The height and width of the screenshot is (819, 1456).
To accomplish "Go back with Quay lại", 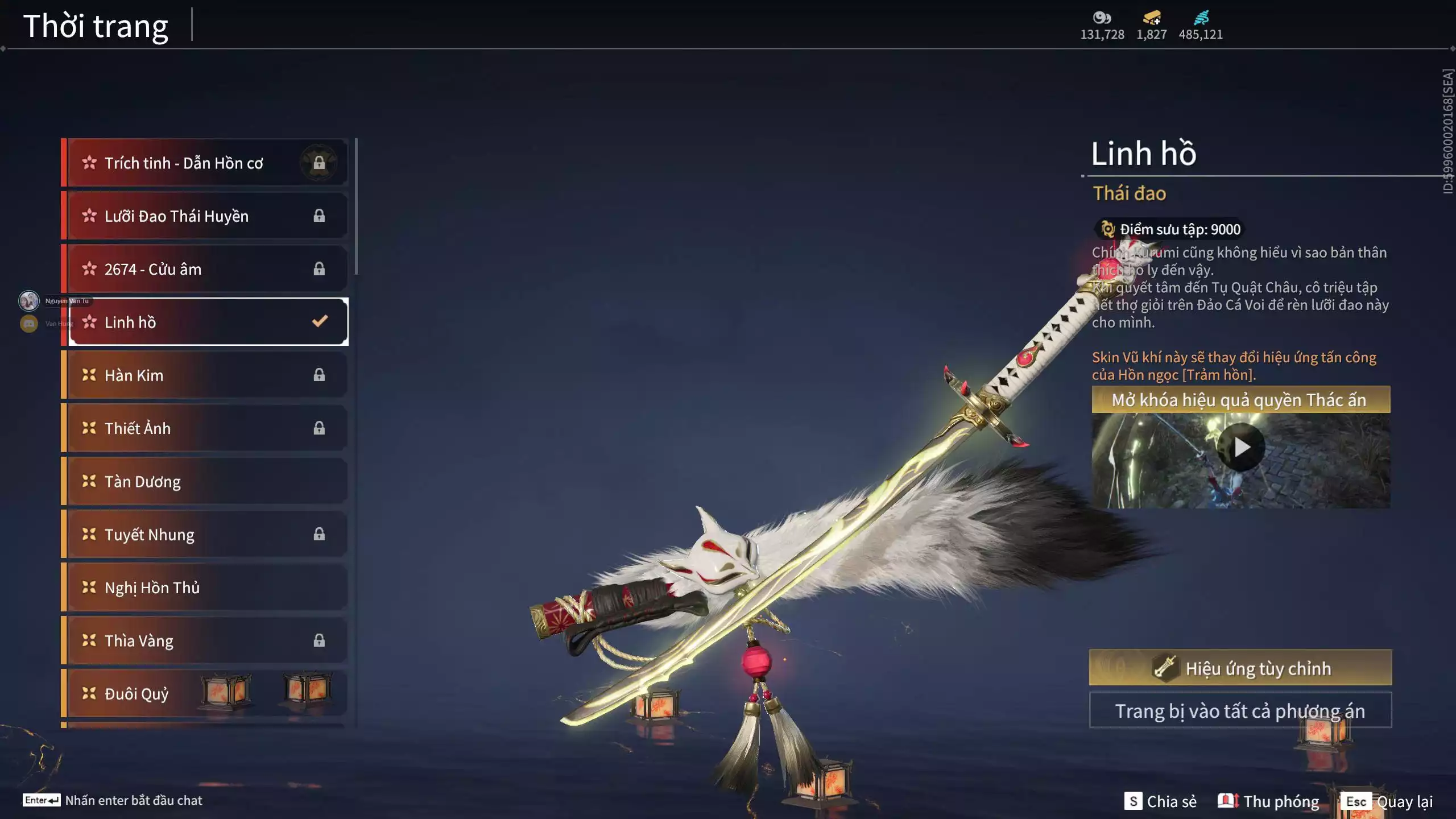I will 1387,801.
